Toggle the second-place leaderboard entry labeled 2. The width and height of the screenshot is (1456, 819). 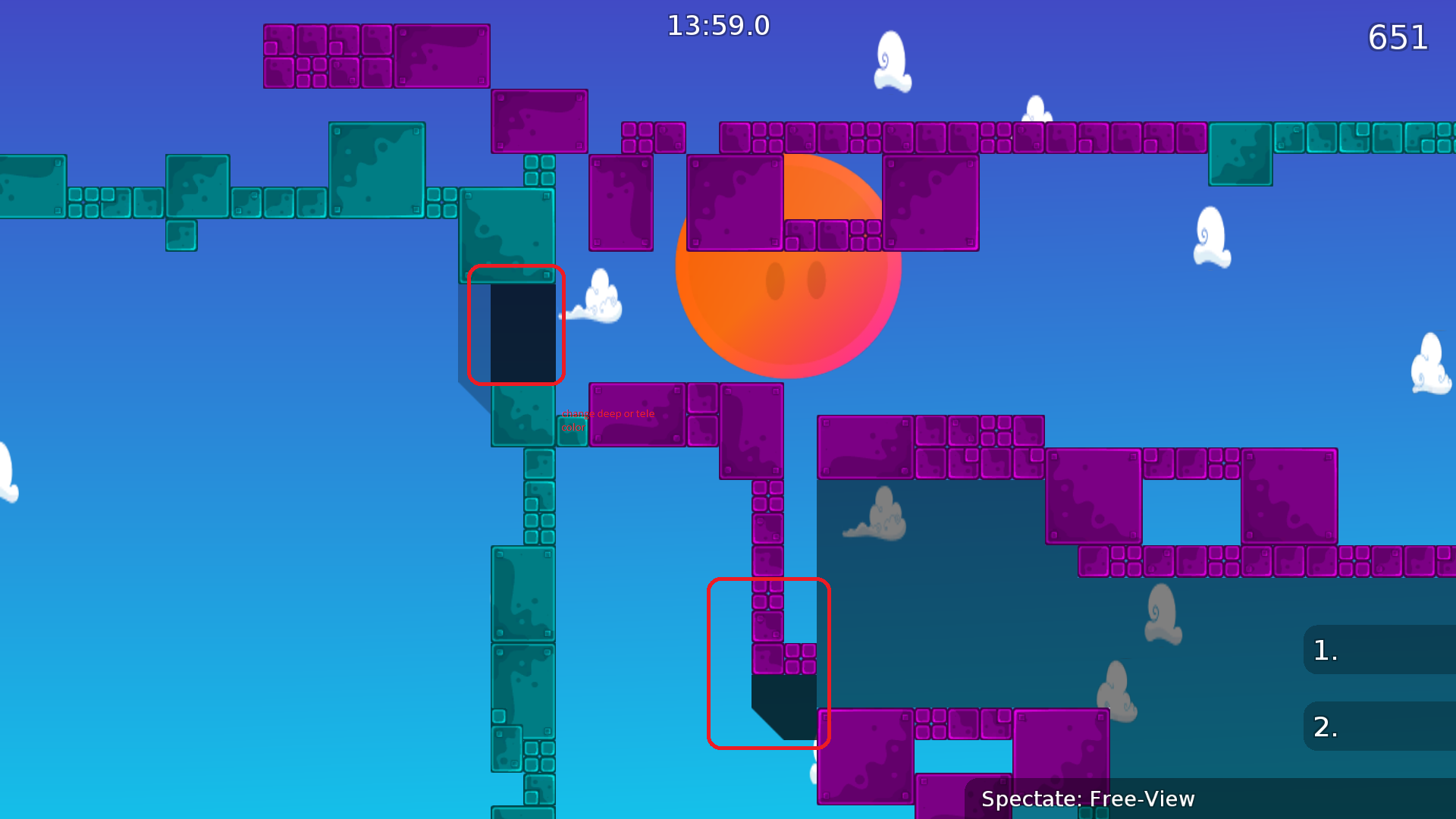click(x=1380, y=726)
